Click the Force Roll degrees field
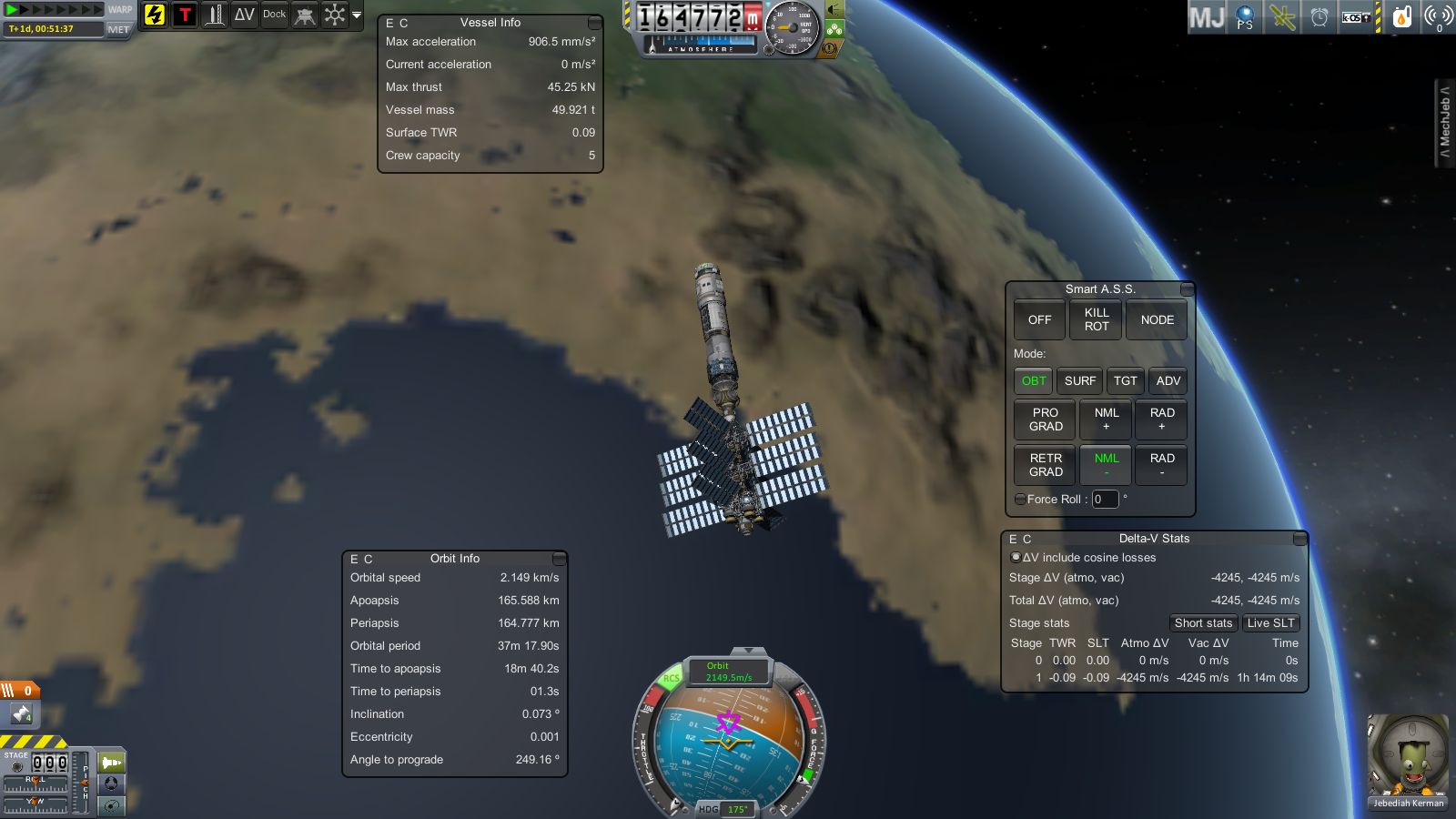The height and width of the screenshot is (819, 1456). pos(1105,500)
